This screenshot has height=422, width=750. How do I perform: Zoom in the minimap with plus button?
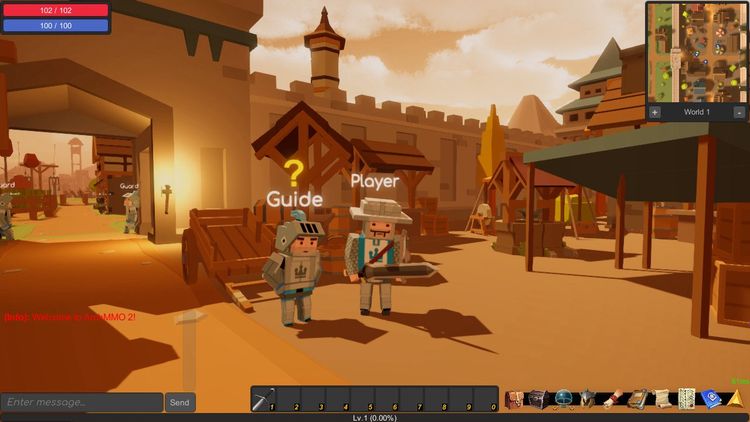tap(655, 112)
